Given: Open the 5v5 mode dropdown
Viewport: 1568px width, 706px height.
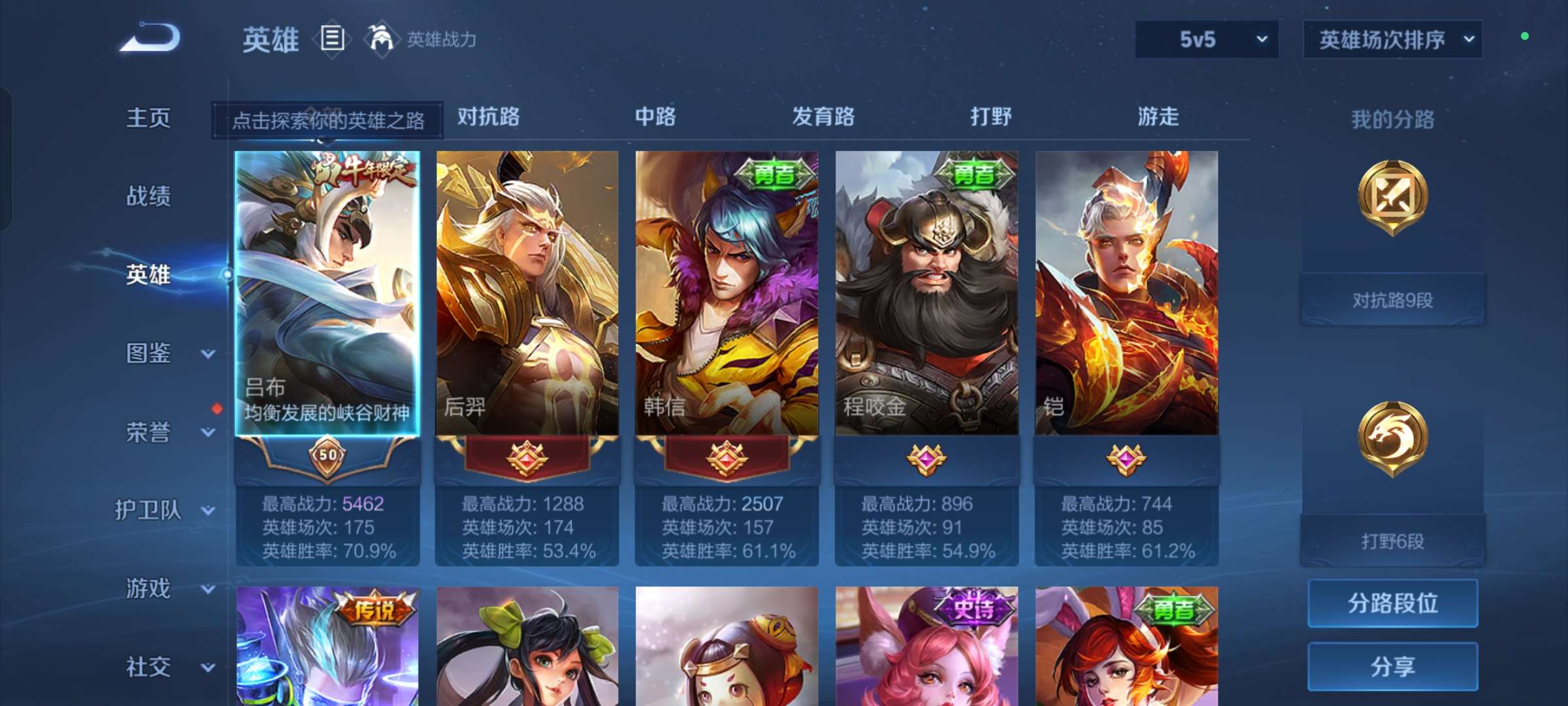Looking at the screenshot, I should (x=1205, y=39).
